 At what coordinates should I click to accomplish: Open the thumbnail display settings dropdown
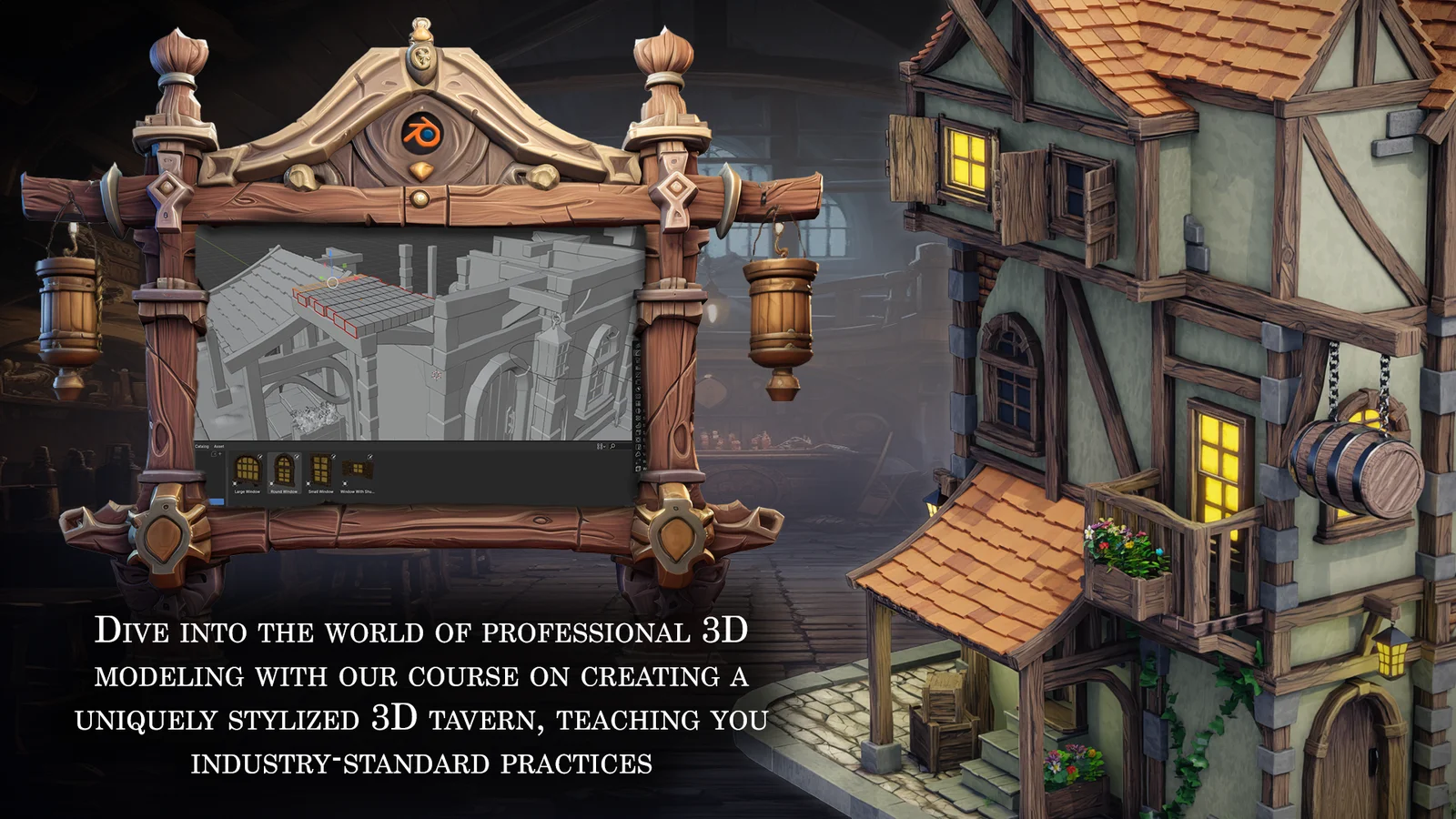[x=601, y=446]
